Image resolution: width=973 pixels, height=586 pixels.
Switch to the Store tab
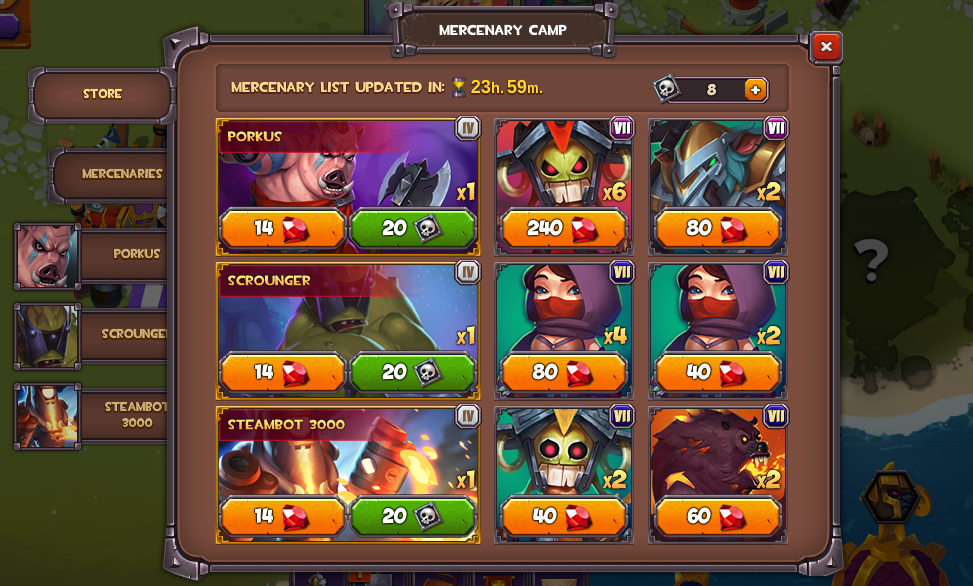pyautogui.click(x=102, y=95)
